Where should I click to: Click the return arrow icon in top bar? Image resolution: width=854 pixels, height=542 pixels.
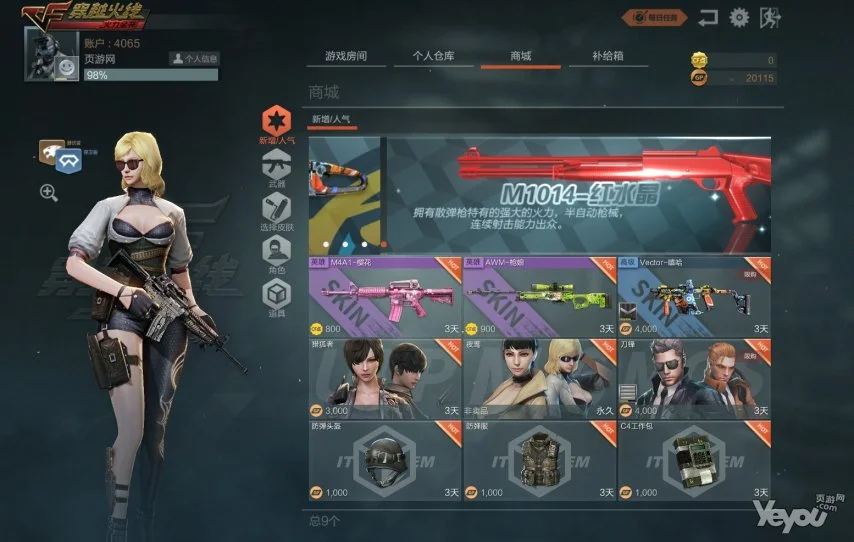click(709, 17)
